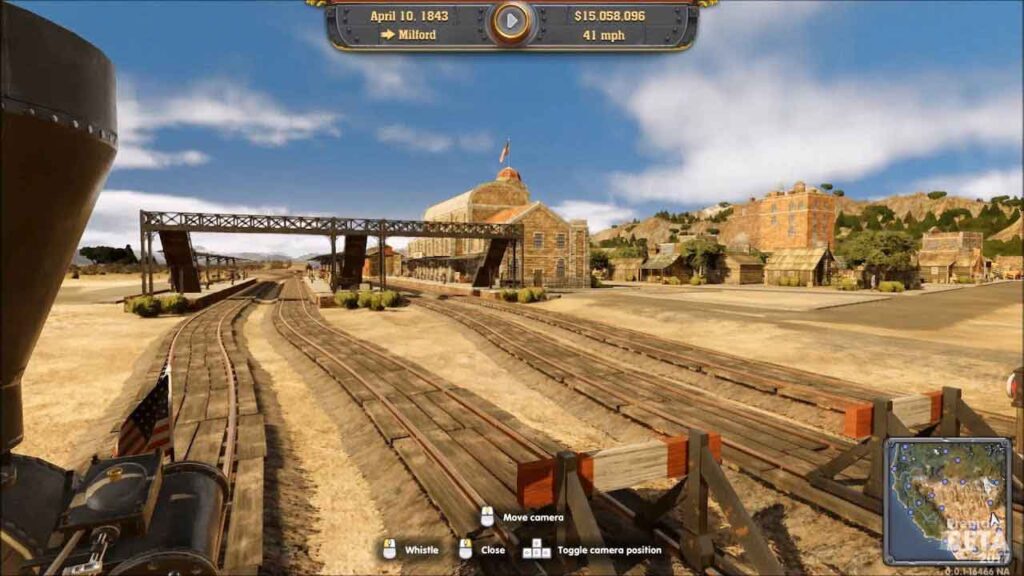The height and width of the screenshot is (576, 1024).
Task: Click the round play button in the top bar
Action: click(512, 21)
